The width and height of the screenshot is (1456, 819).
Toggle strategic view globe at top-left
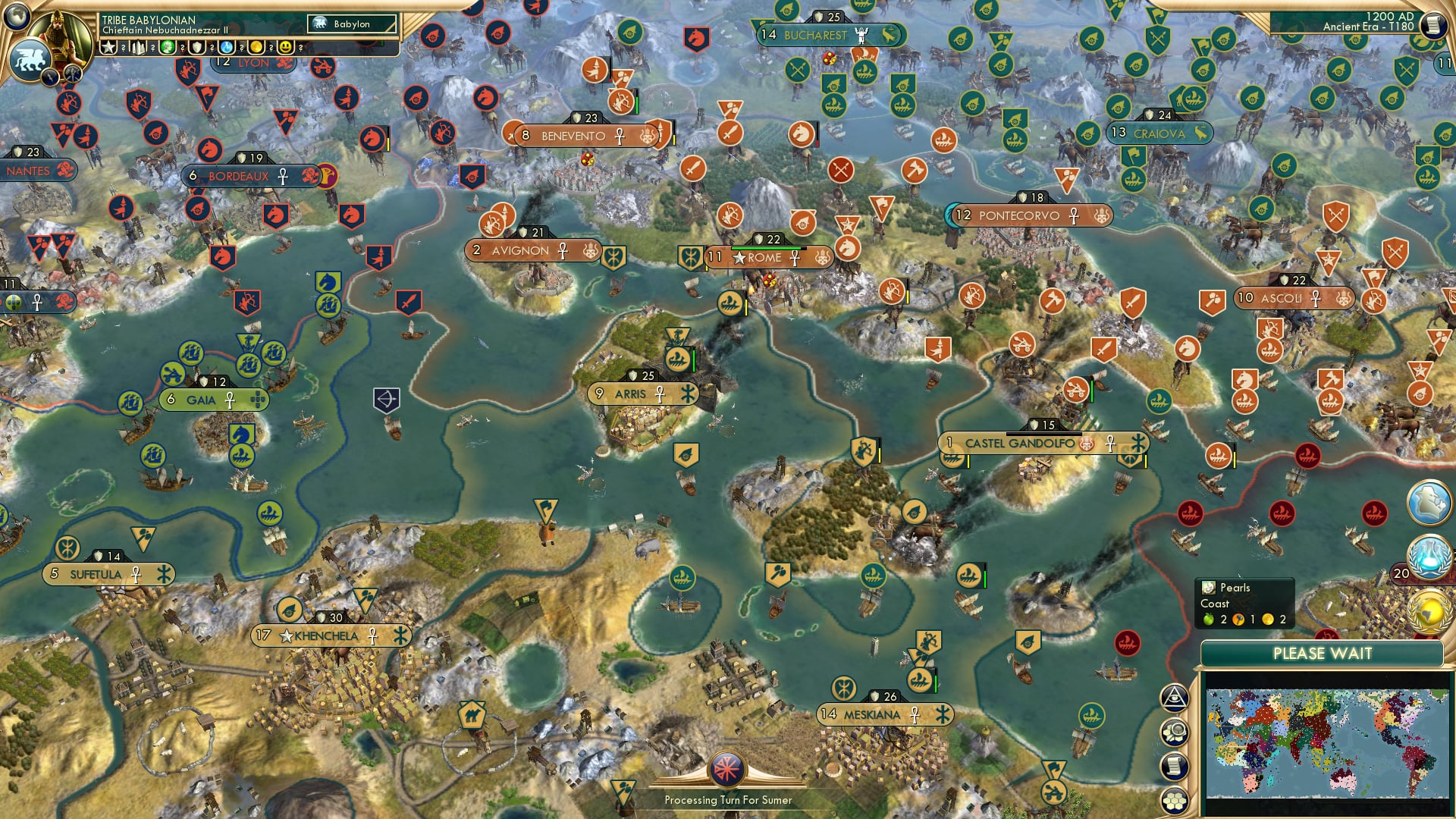[16, 16]
